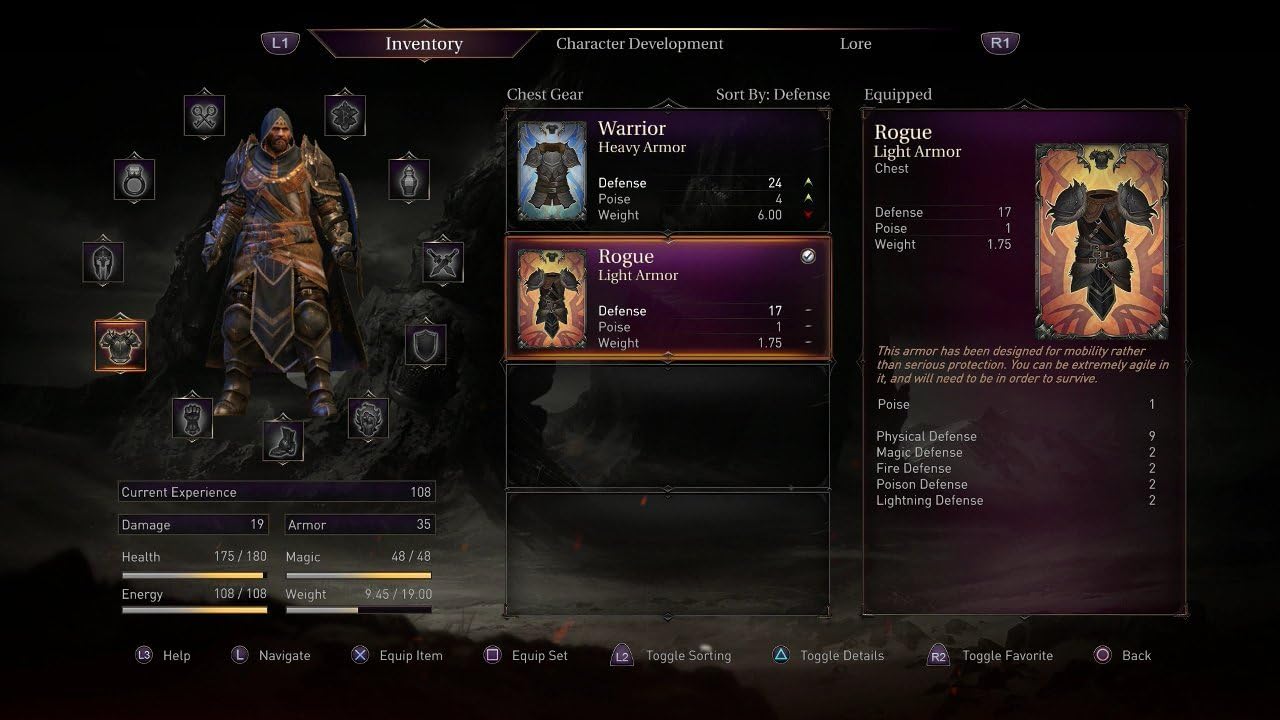This screenshot has width=1280, height=720.
Task: Open the rune equipment slot
Action: tap(345, 117)
